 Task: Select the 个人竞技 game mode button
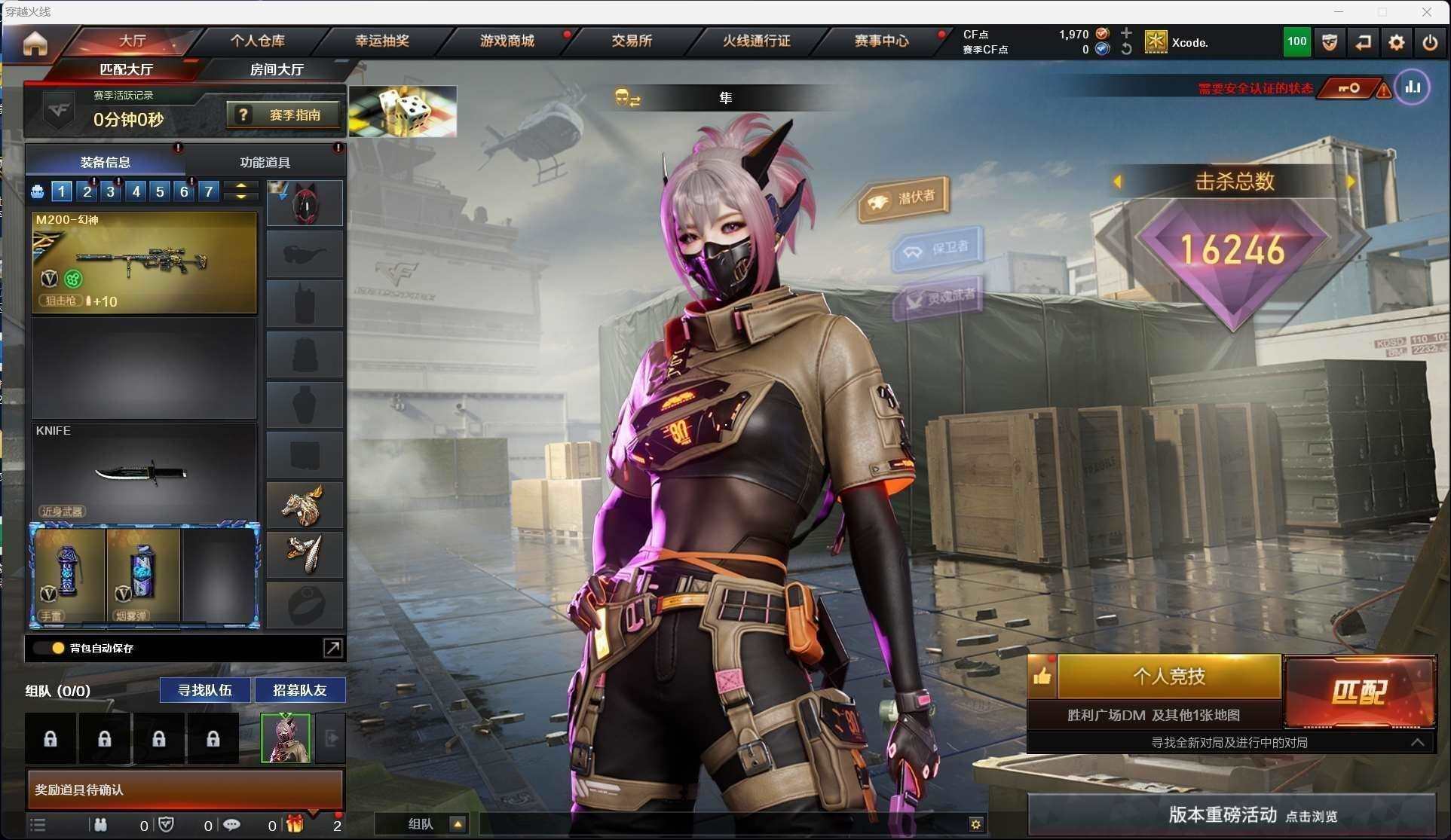pyautogui.click(x=1168, y=676)
